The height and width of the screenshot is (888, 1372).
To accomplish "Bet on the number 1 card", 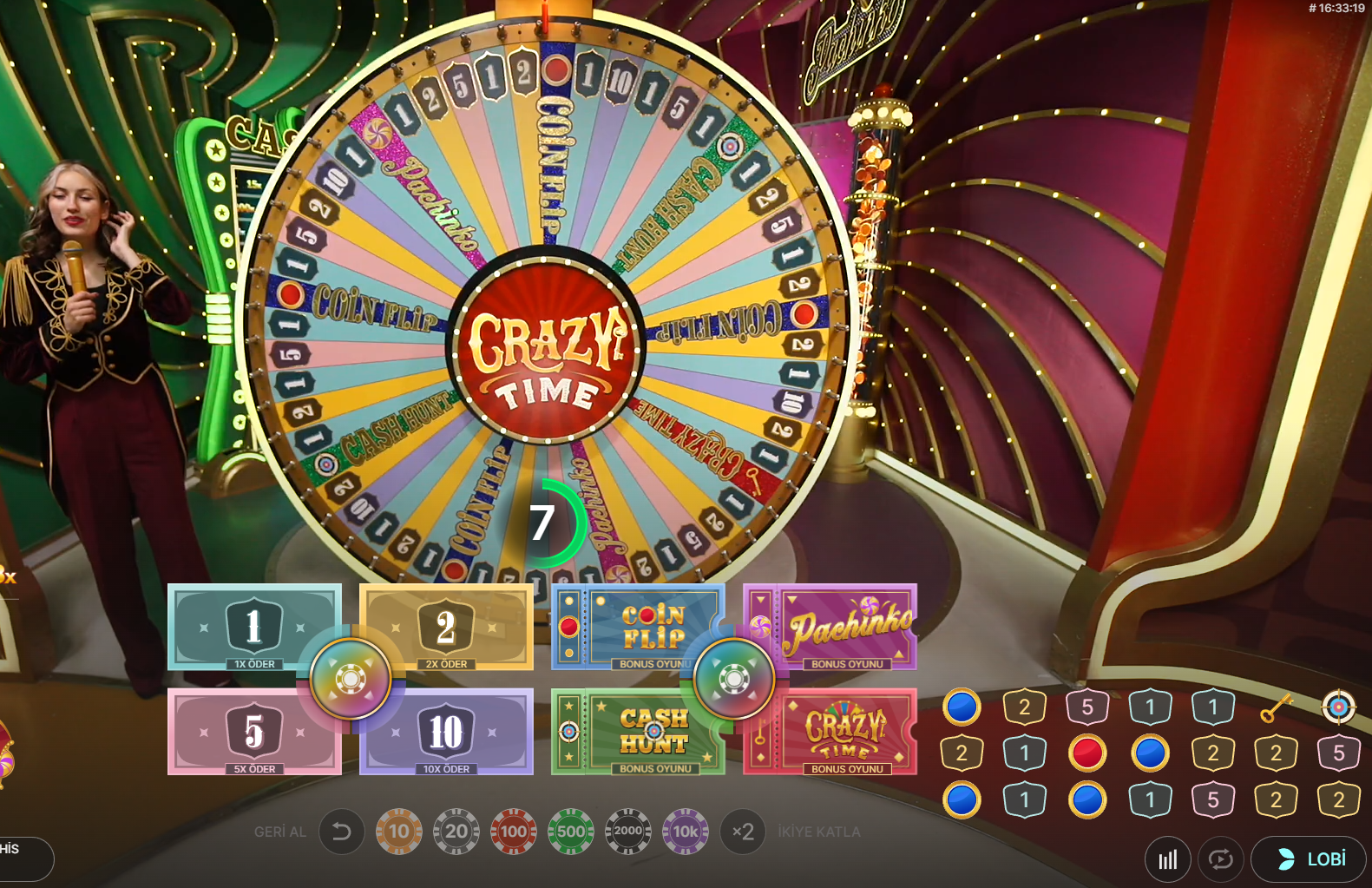I will coord(254,627).
